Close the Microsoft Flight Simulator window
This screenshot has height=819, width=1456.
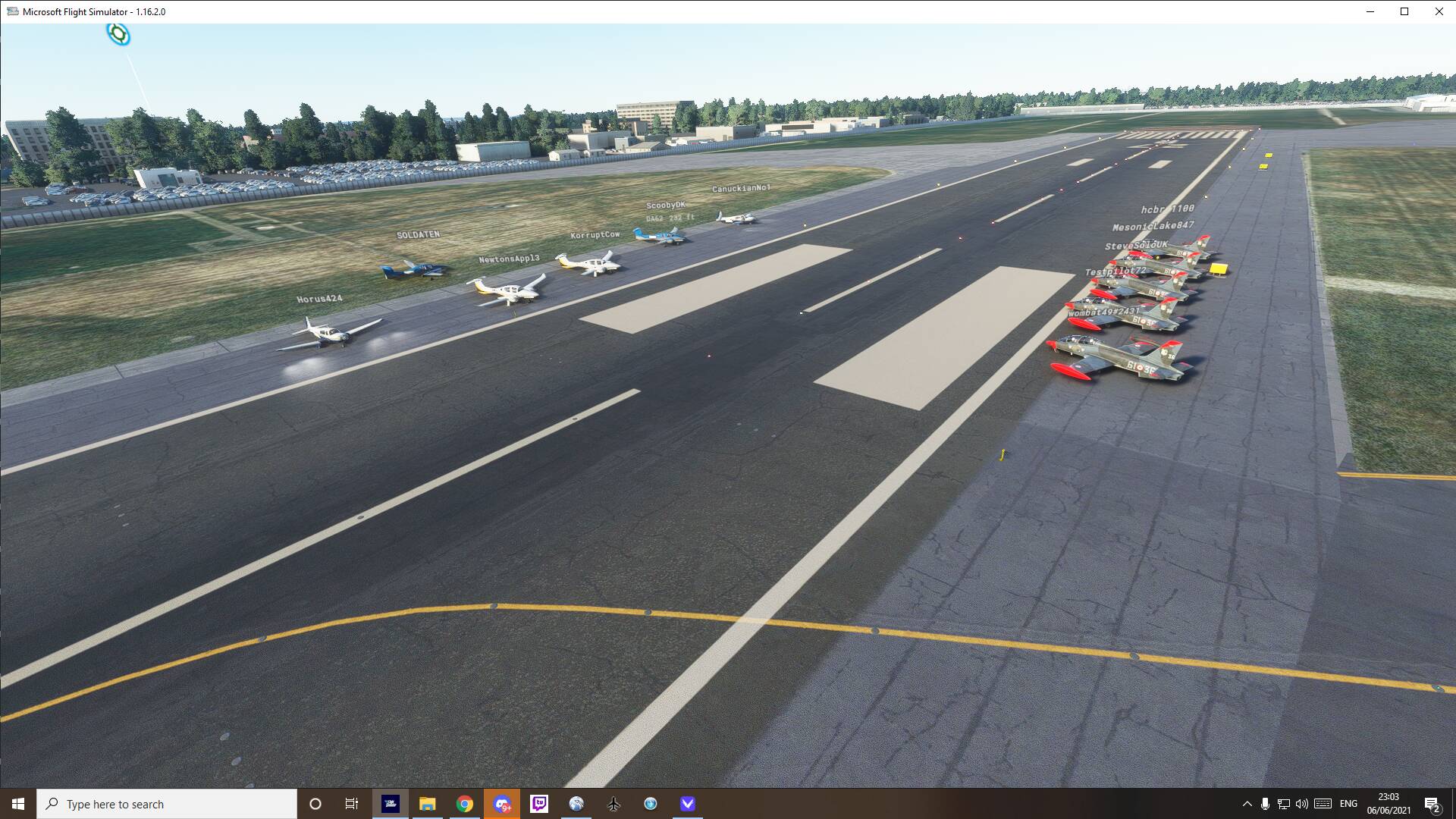coord(1439,11)
